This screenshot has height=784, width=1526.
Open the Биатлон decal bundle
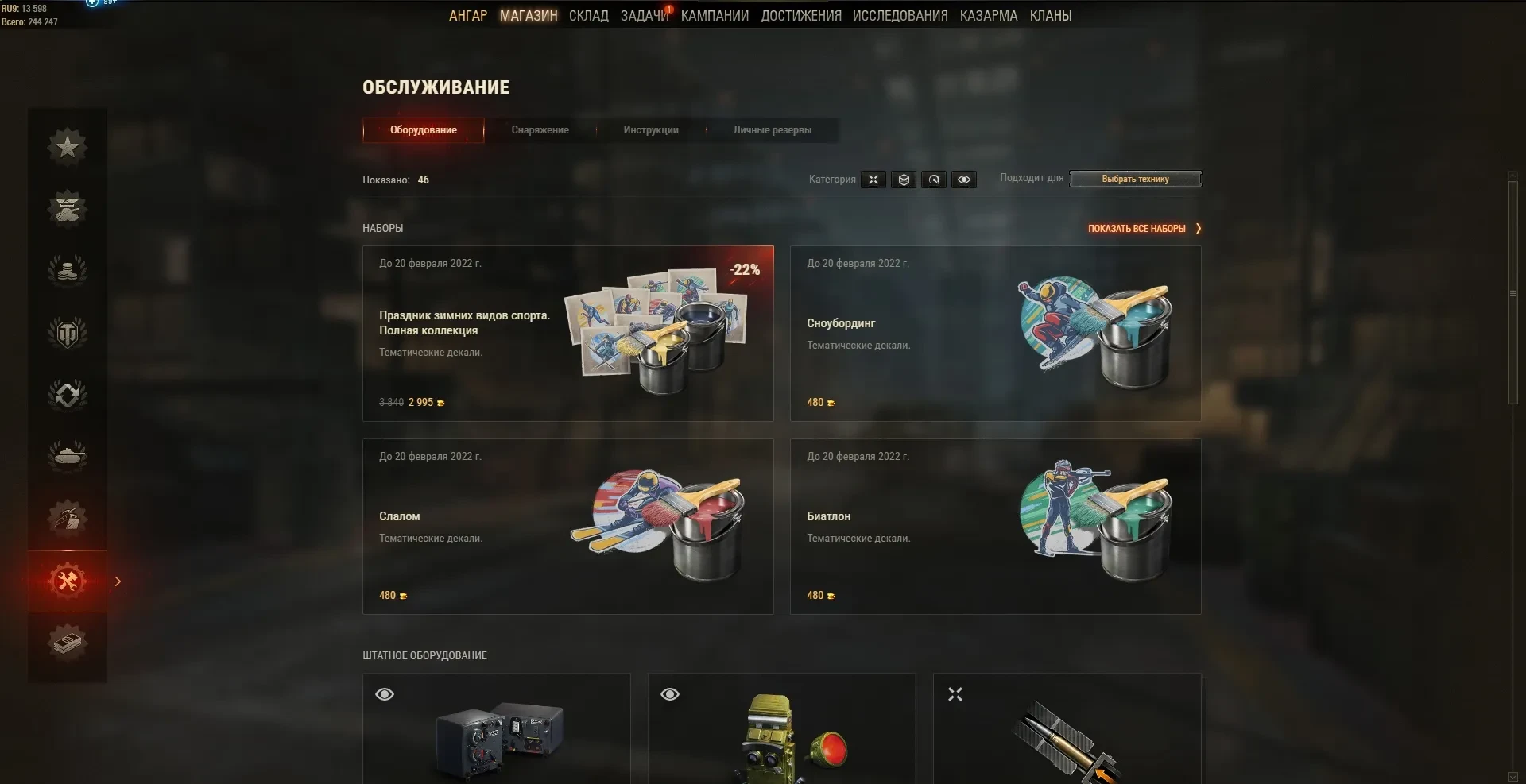click(x=995, y=527)
